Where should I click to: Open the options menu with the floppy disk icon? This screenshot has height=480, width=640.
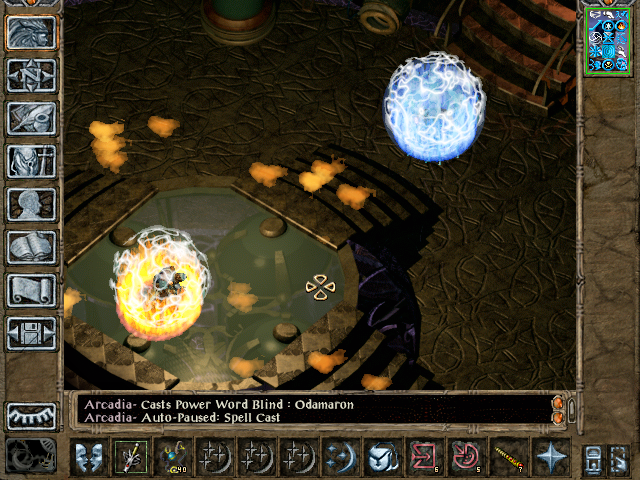click(32, 333)
